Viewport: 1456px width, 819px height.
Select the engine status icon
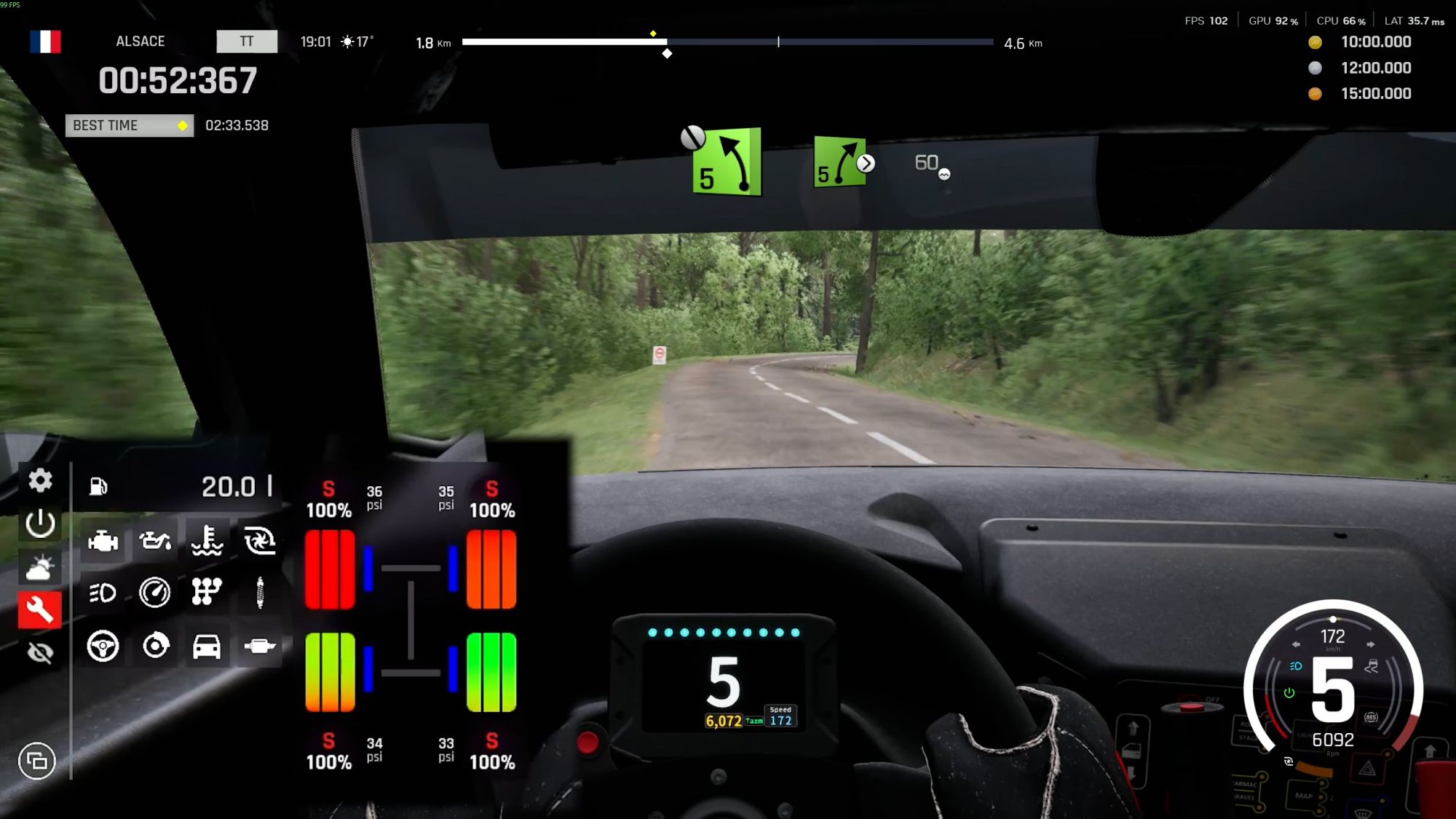tap(103, 541)
